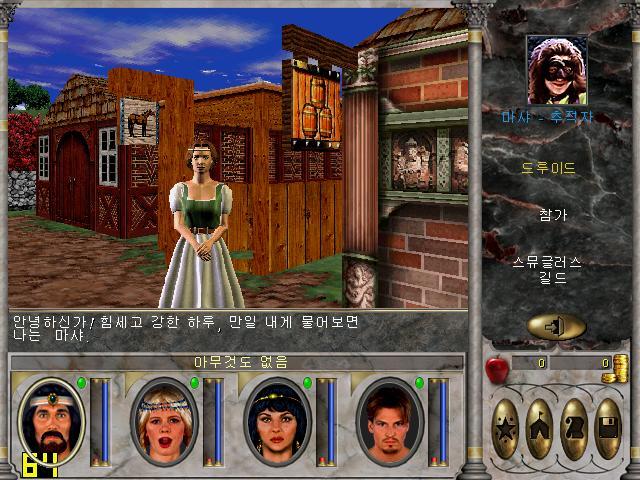Select the 스뮤글러스 길드 dialogue topic

[x=549, y=269]
